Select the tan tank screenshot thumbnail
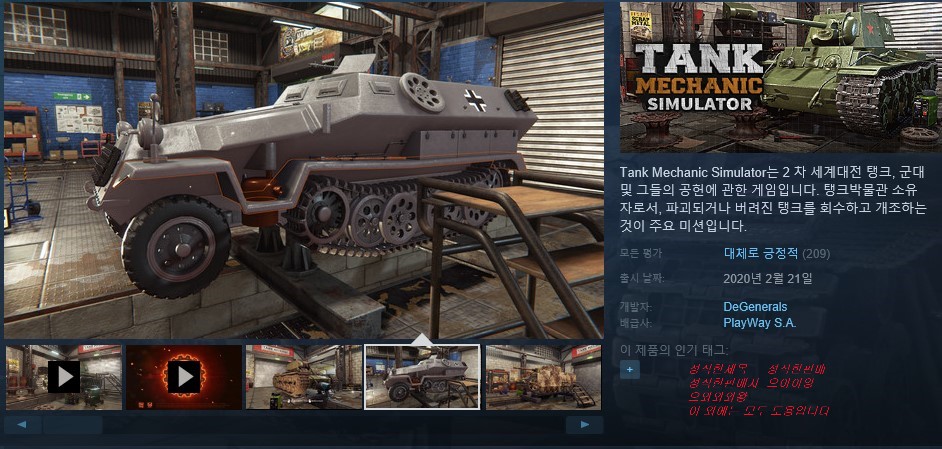 [303, 377]
